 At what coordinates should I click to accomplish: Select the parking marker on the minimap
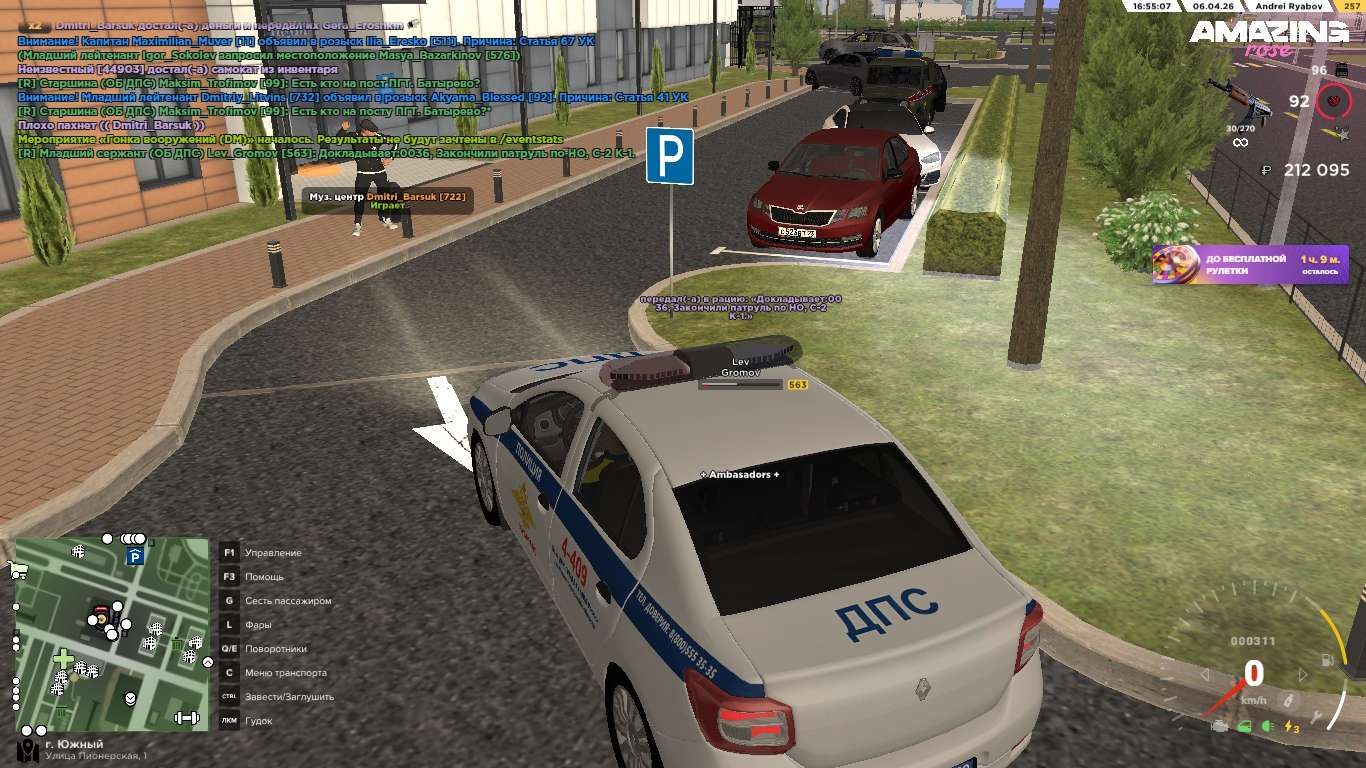[x=136, y=556]
